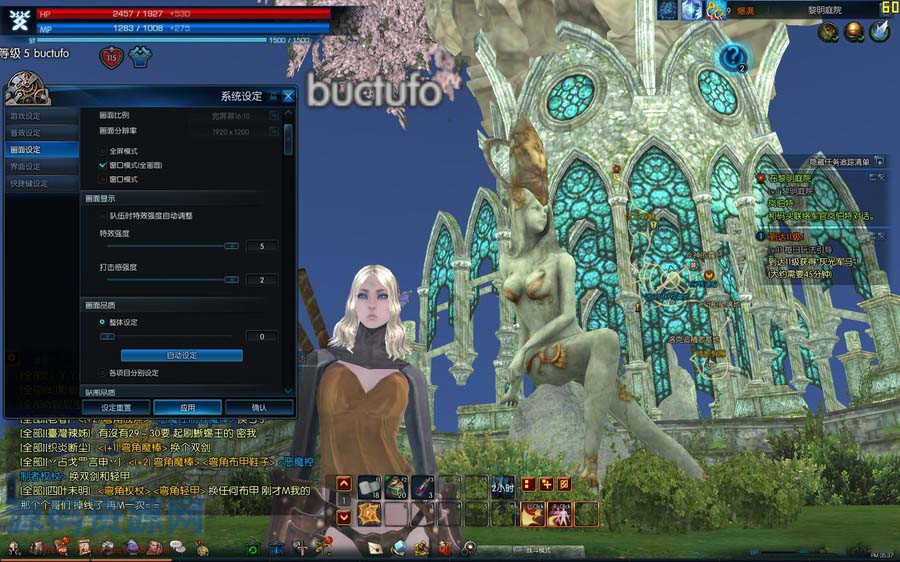Viewport: 900px width, 562px height.
Task: Close the 系统设定 settings window
Action: (288, 96)
